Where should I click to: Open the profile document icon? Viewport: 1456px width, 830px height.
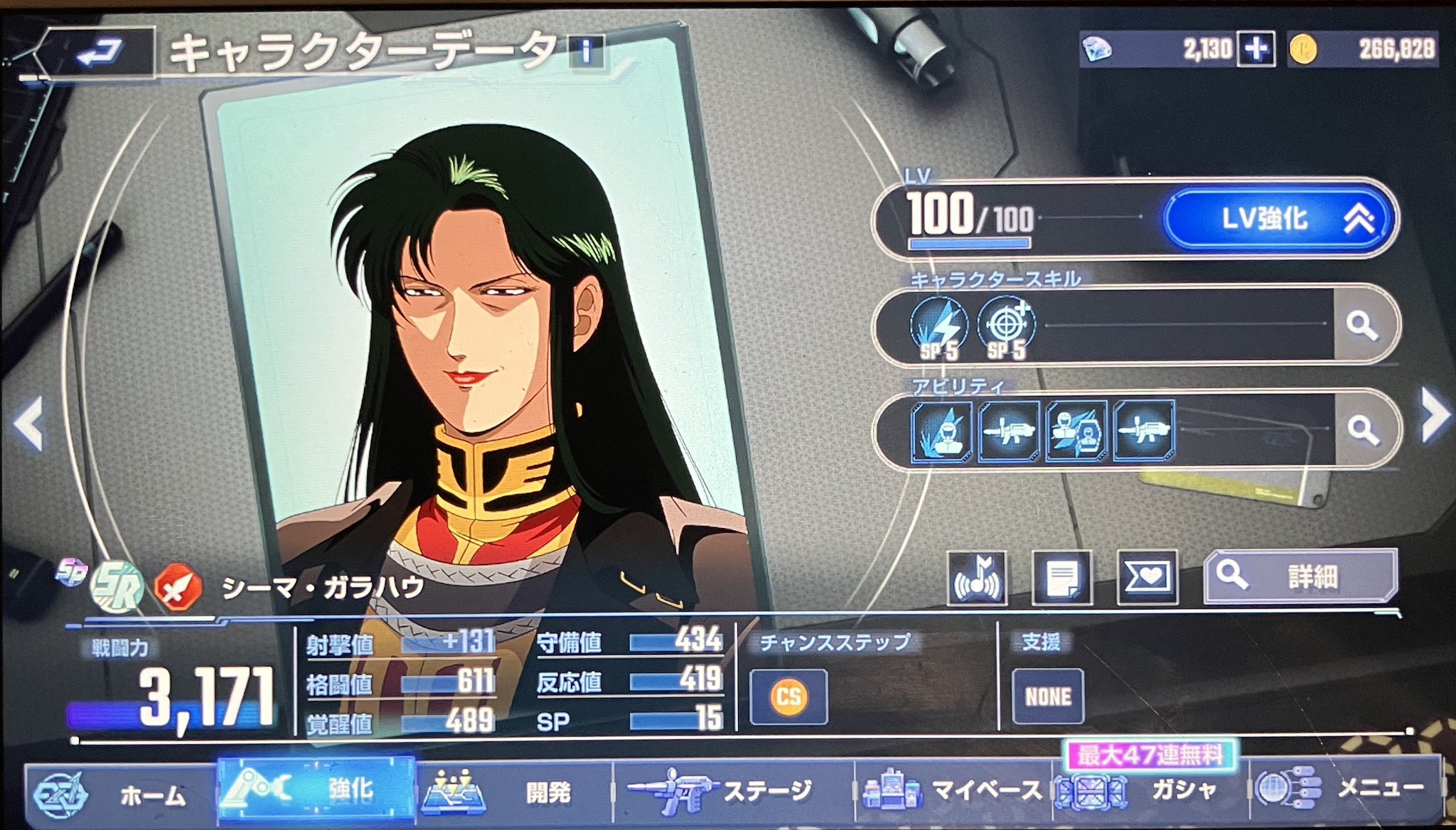pos(1061,578)
